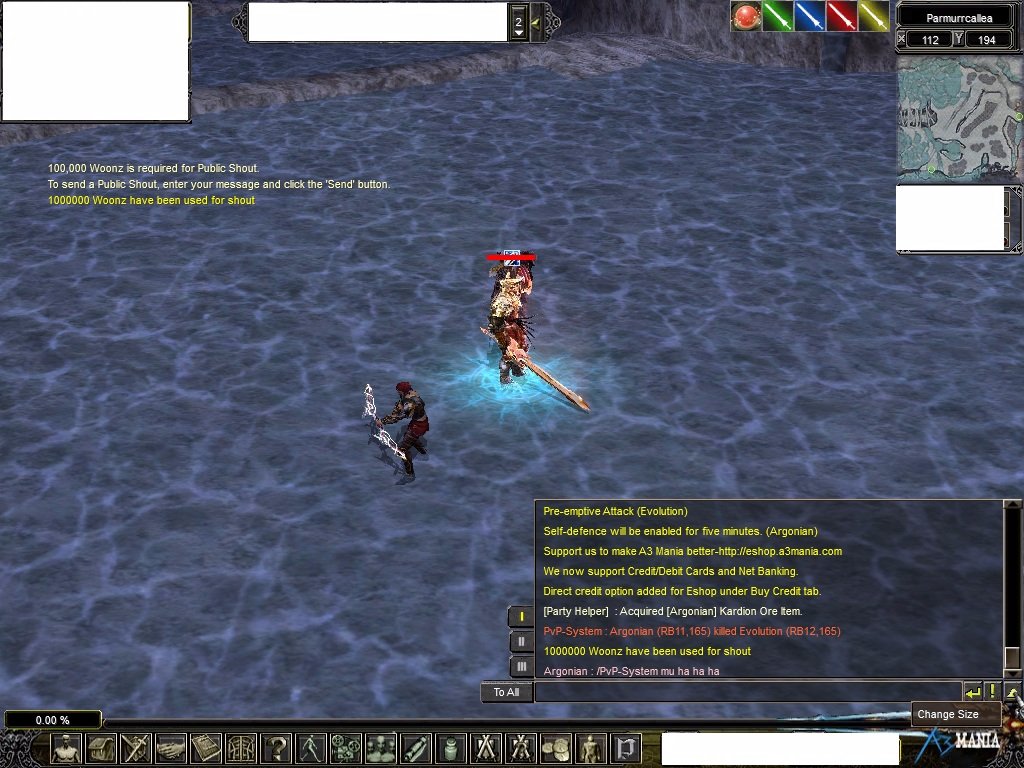Screen dimensions: 1024x768
Task: Click the minimap of Parmurrcallea
Action: click(958, 118)
